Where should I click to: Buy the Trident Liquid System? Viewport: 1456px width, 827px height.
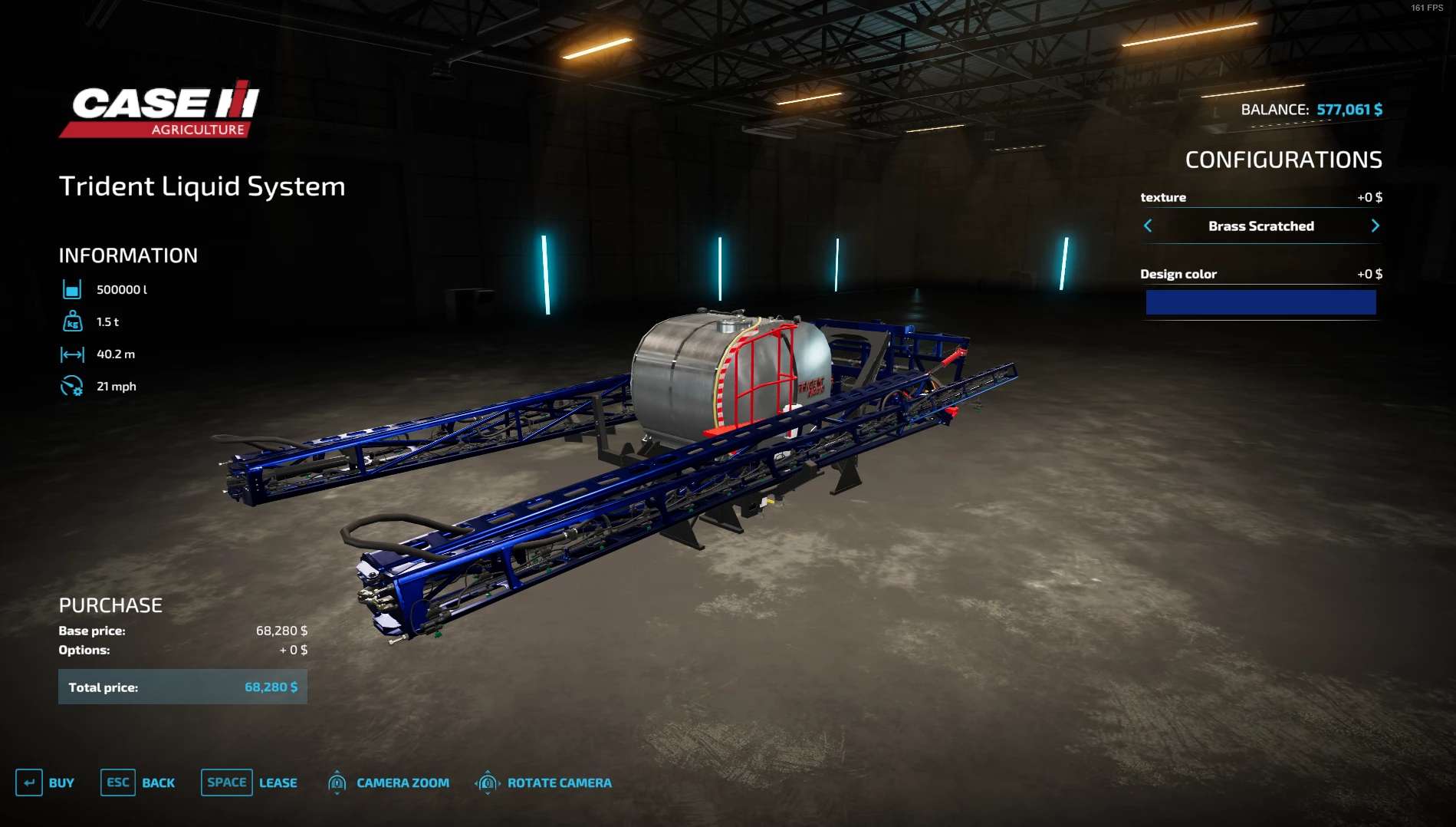[x=45, y=783]
